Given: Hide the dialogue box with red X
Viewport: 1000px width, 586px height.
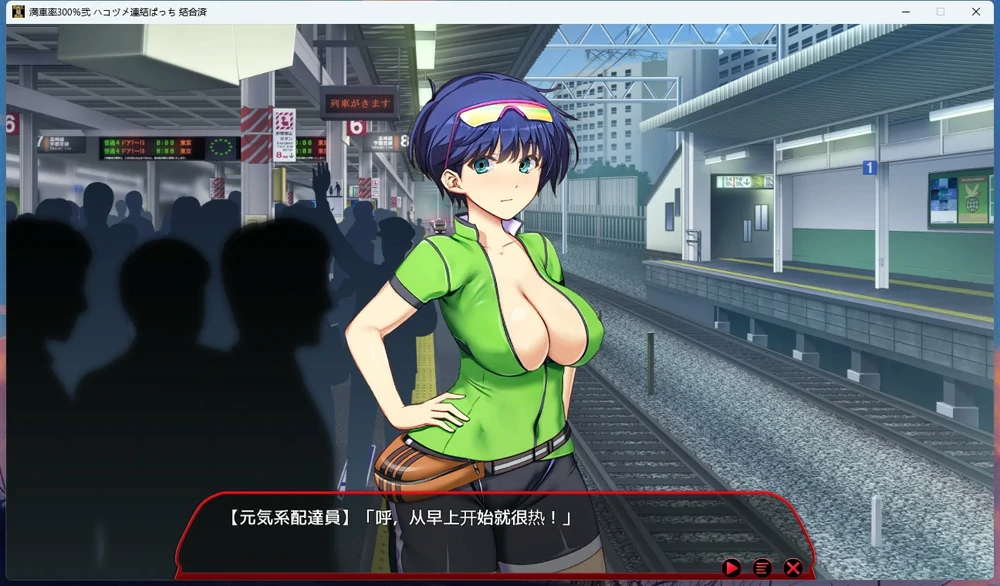Looking at the screenshot, I should [x=793, y=568].
